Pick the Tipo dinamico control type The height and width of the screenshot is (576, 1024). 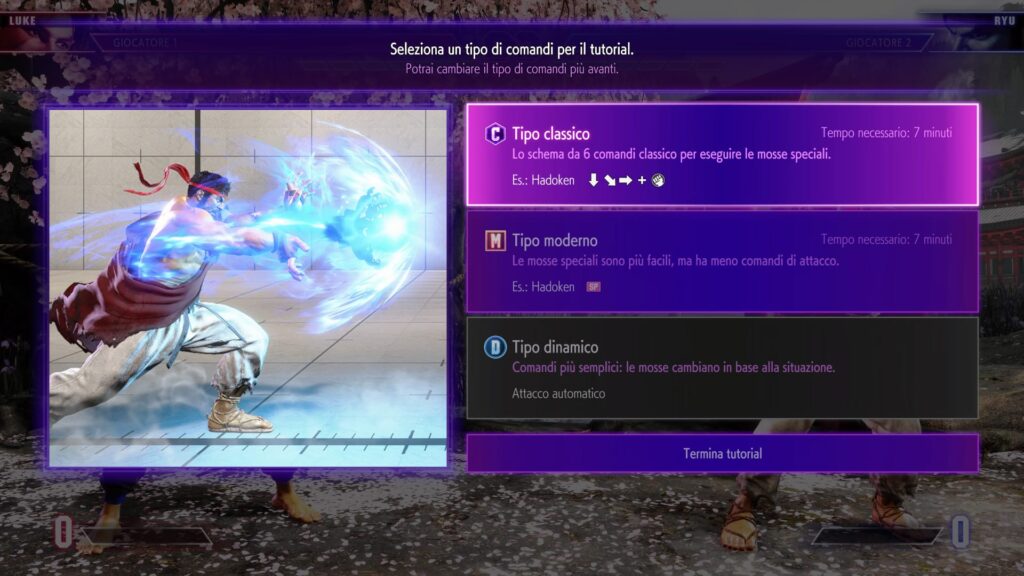[x=722, y=367]
